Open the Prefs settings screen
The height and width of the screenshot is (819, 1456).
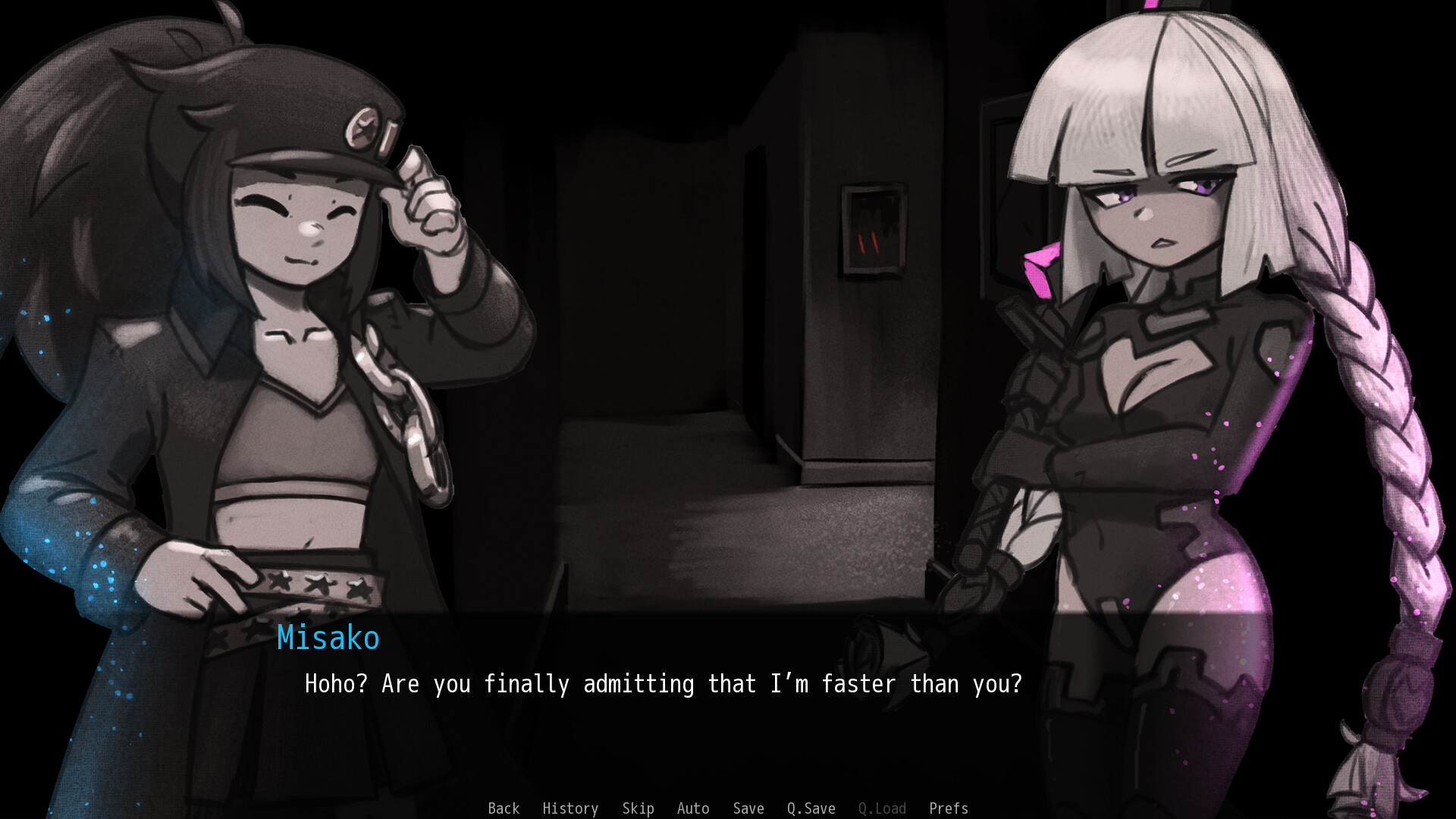coord(949,808)
